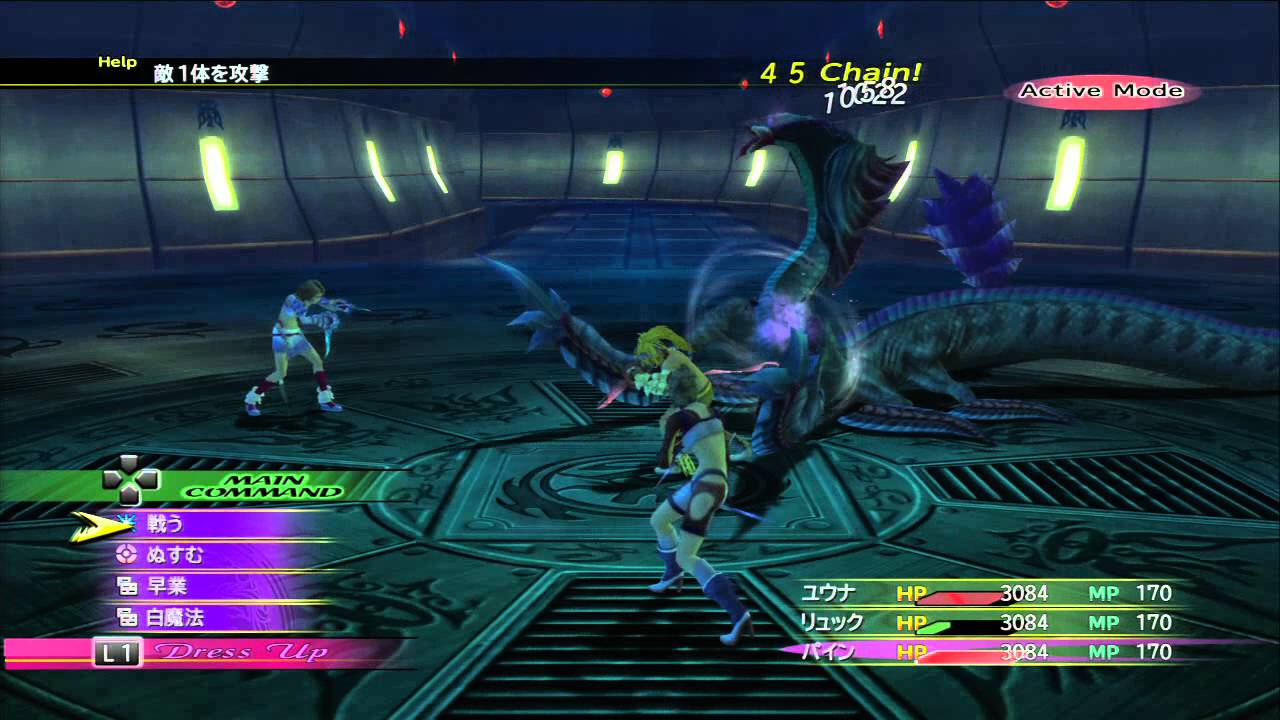Open the 白魔法 white magic menu

(174, 618)
